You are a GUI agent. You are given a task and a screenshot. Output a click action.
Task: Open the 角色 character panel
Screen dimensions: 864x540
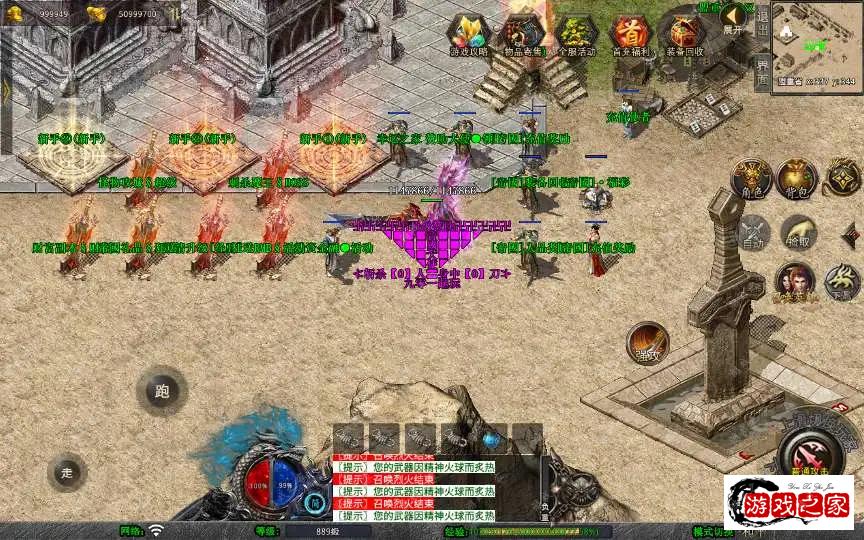pos(751,178)
